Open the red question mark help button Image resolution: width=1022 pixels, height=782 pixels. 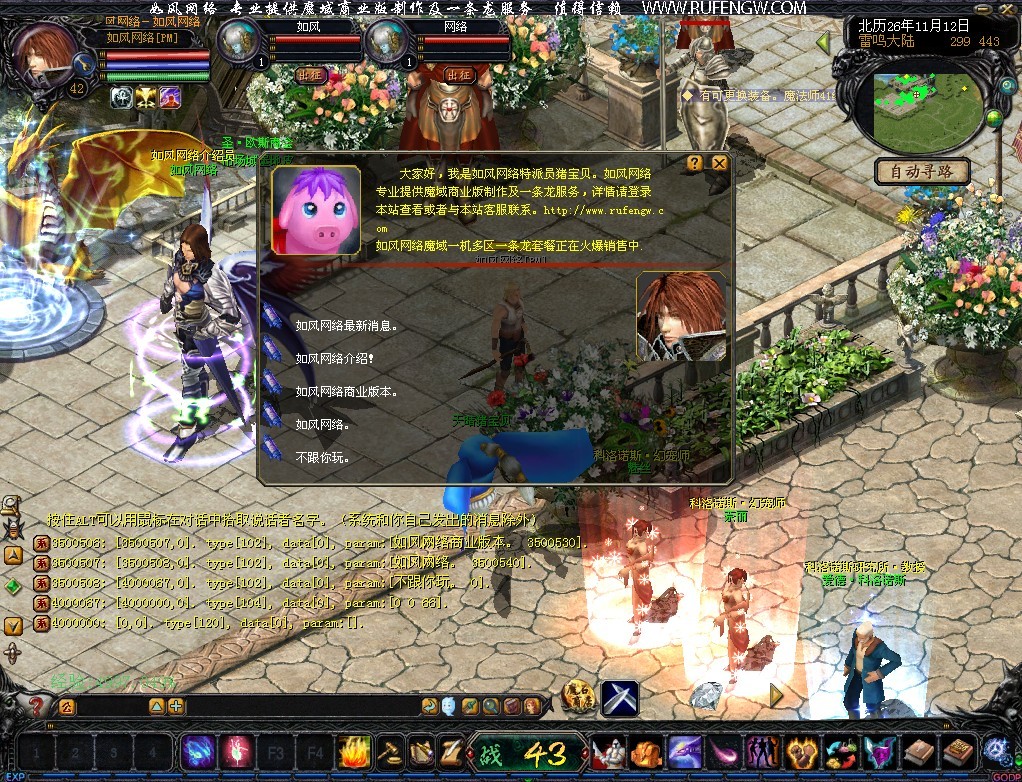[x=37, y=706]
